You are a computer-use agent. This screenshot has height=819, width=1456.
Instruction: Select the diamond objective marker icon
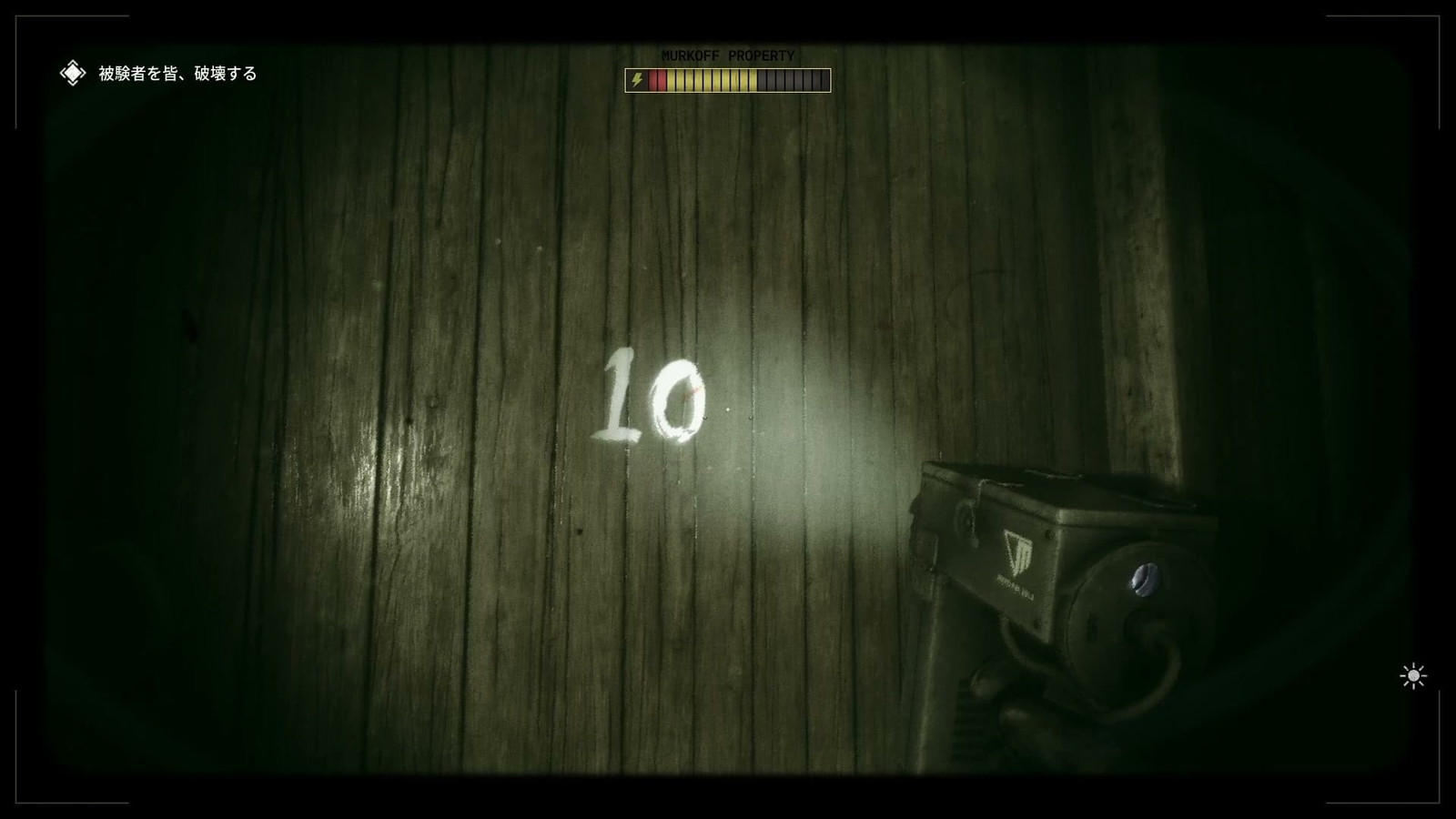point(71,72)
